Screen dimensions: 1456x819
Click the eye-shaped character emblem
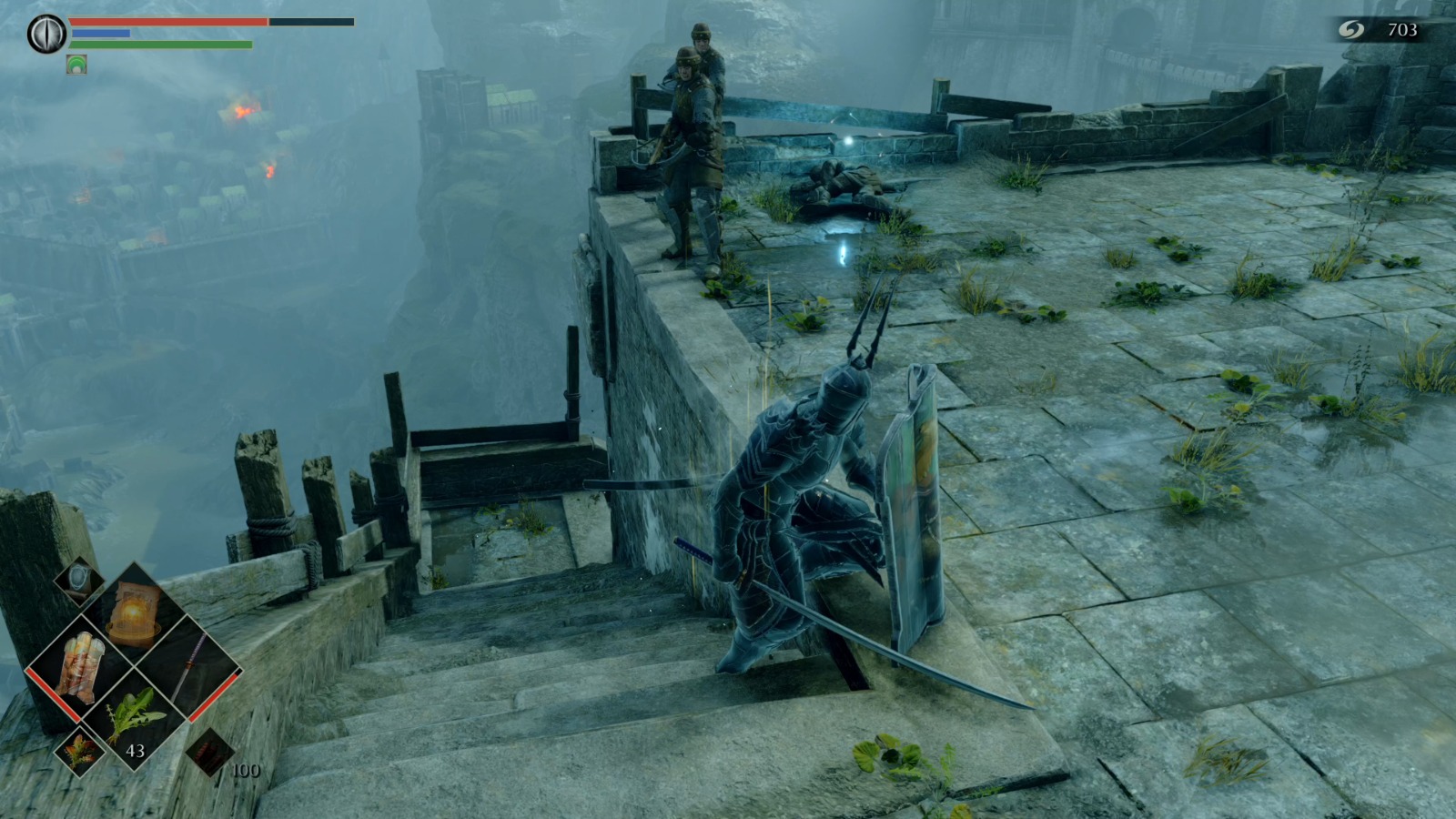(x=45, y=34)
